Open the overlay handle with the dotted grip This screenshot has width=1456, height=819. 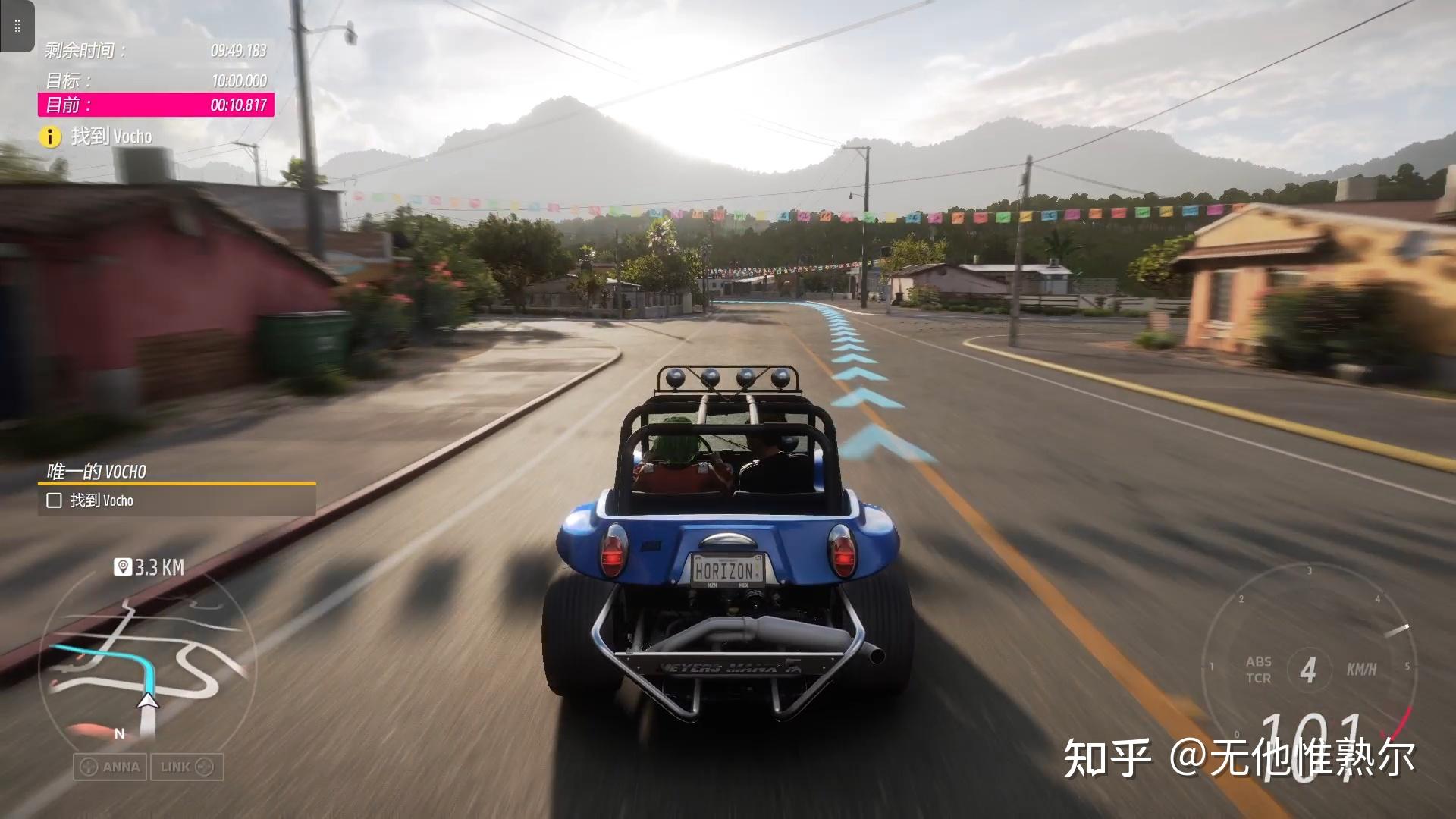pyautogui.click(x=17, y=27)
